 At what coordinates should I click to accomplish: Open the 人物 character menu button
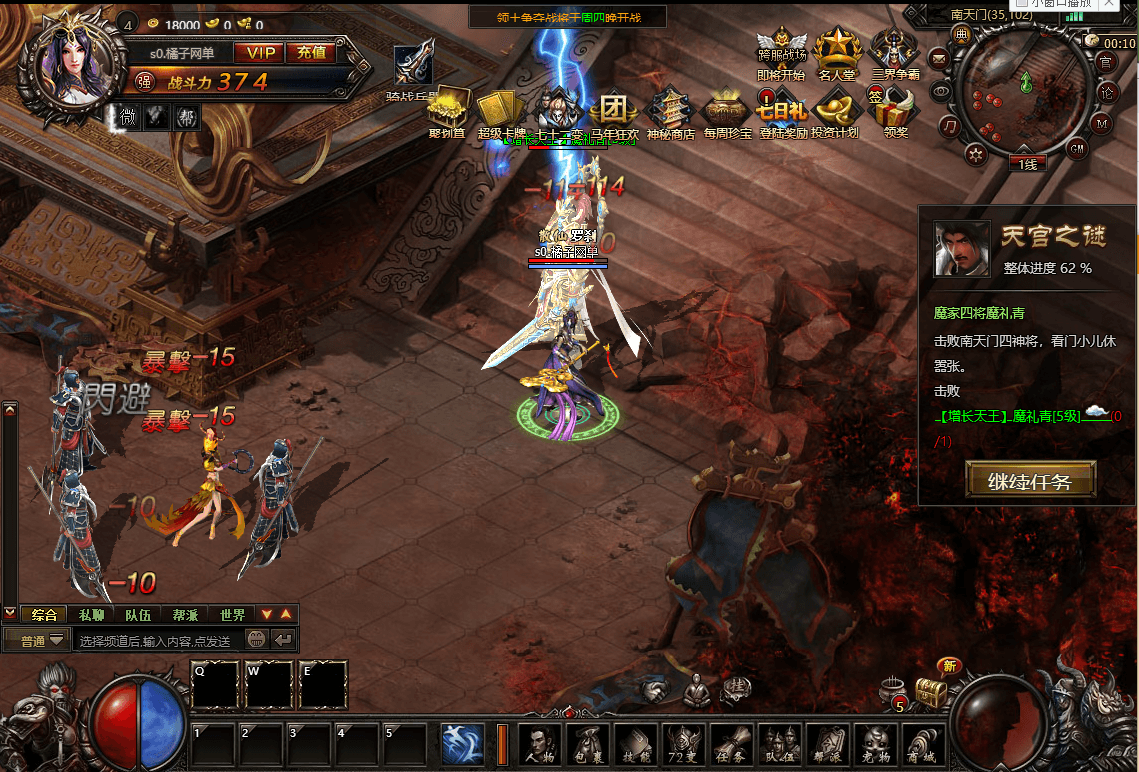click(540, 744)
